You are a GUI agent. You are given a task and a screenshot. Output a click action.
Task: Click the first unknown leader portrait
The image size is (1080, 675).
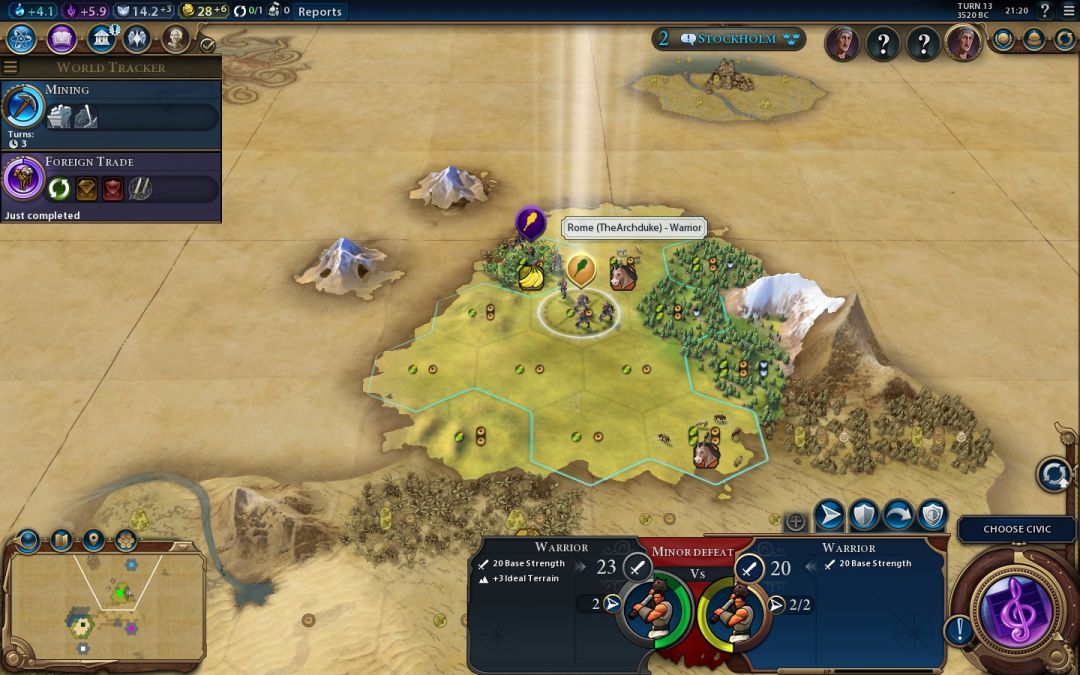pos(882,43)
